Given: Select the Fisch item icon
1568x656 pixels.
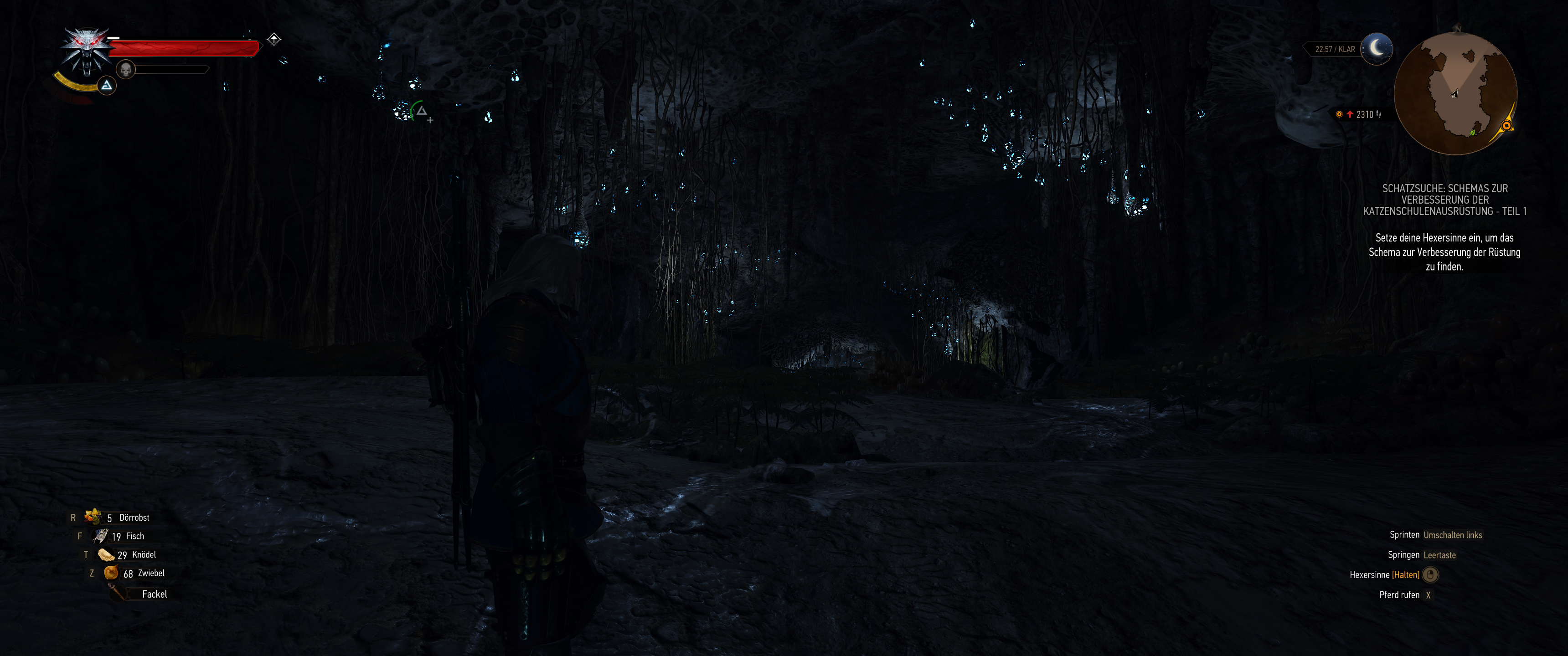Looking at the screenshot, I should point(99,536).
